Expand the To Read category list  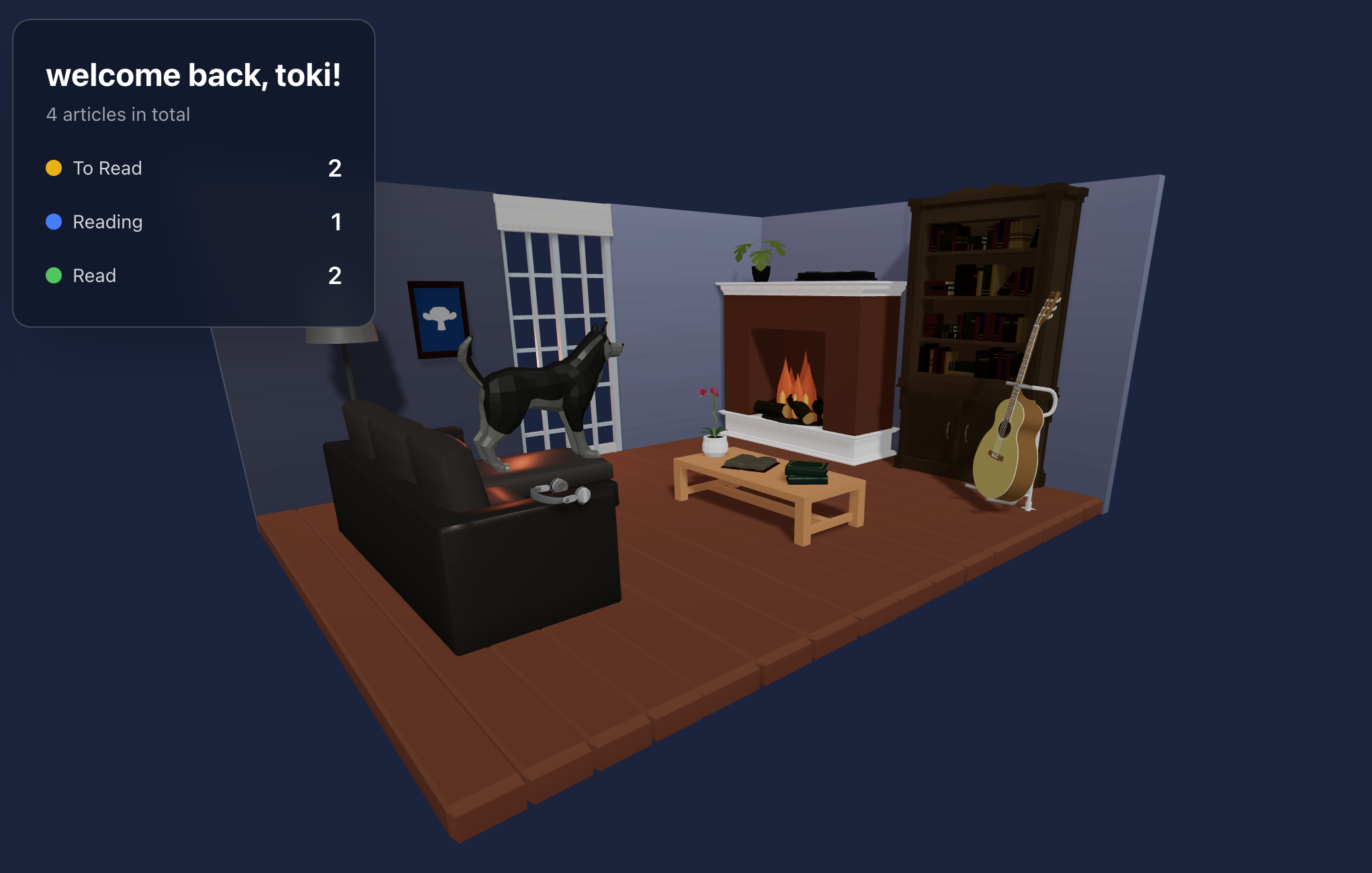(x=108, y=168)
